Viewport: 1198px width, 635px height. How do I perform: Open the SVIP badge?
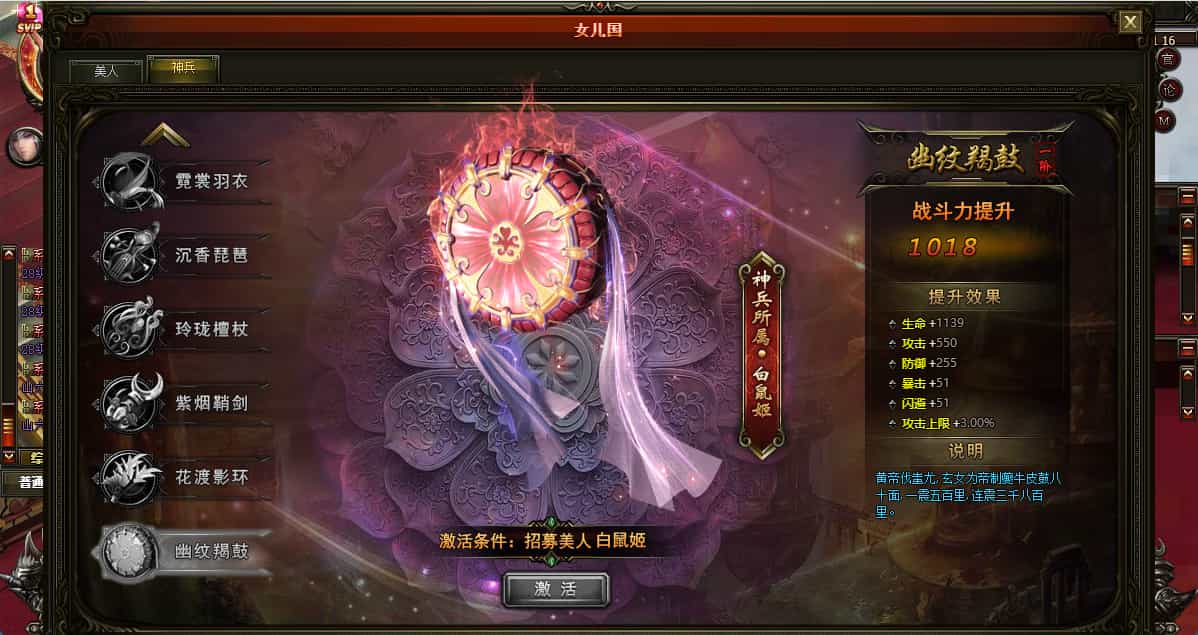(x=28, y=17)
